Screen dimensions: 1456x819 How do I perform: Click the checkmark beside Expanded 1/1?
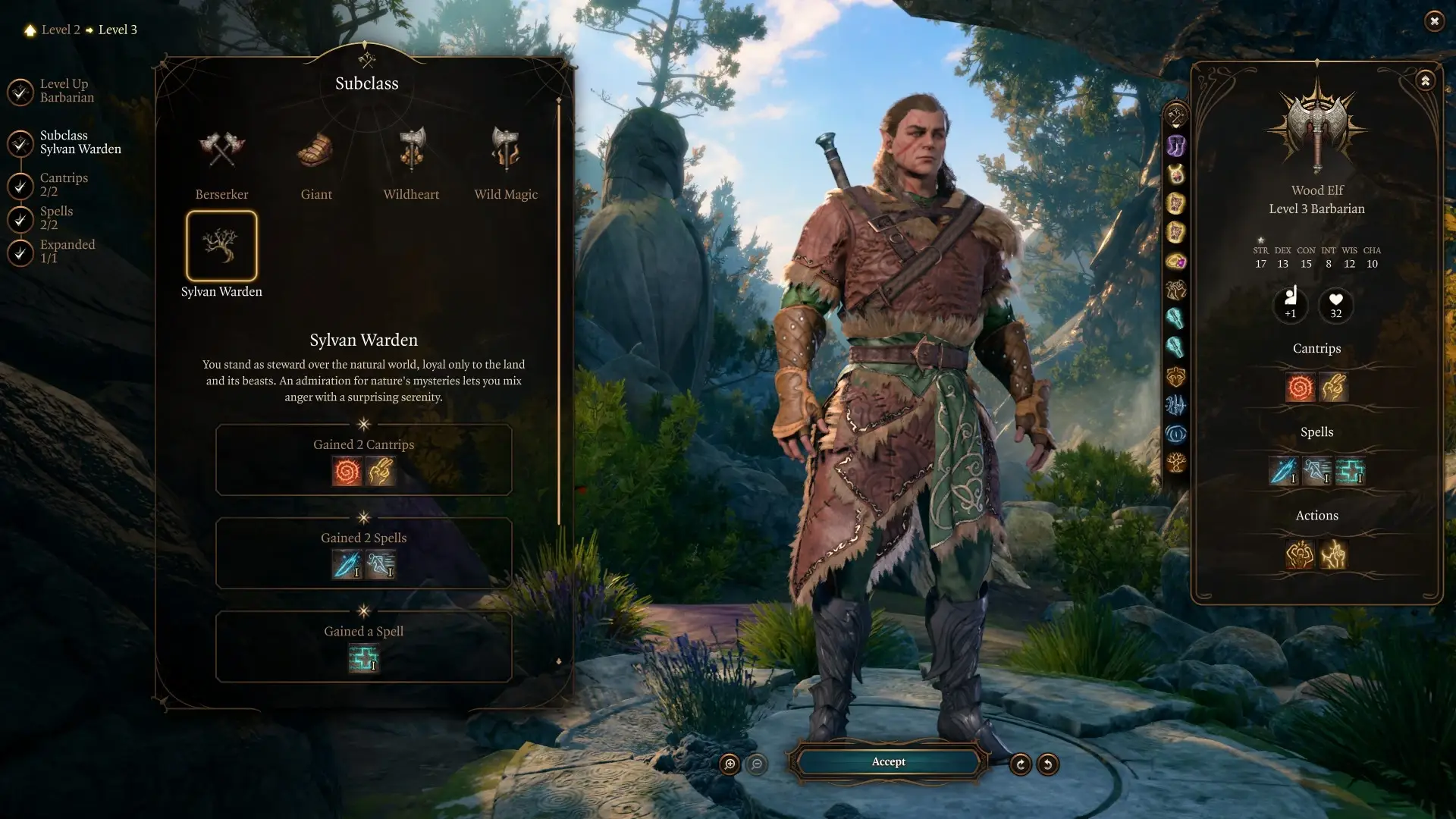coord(20,253)
